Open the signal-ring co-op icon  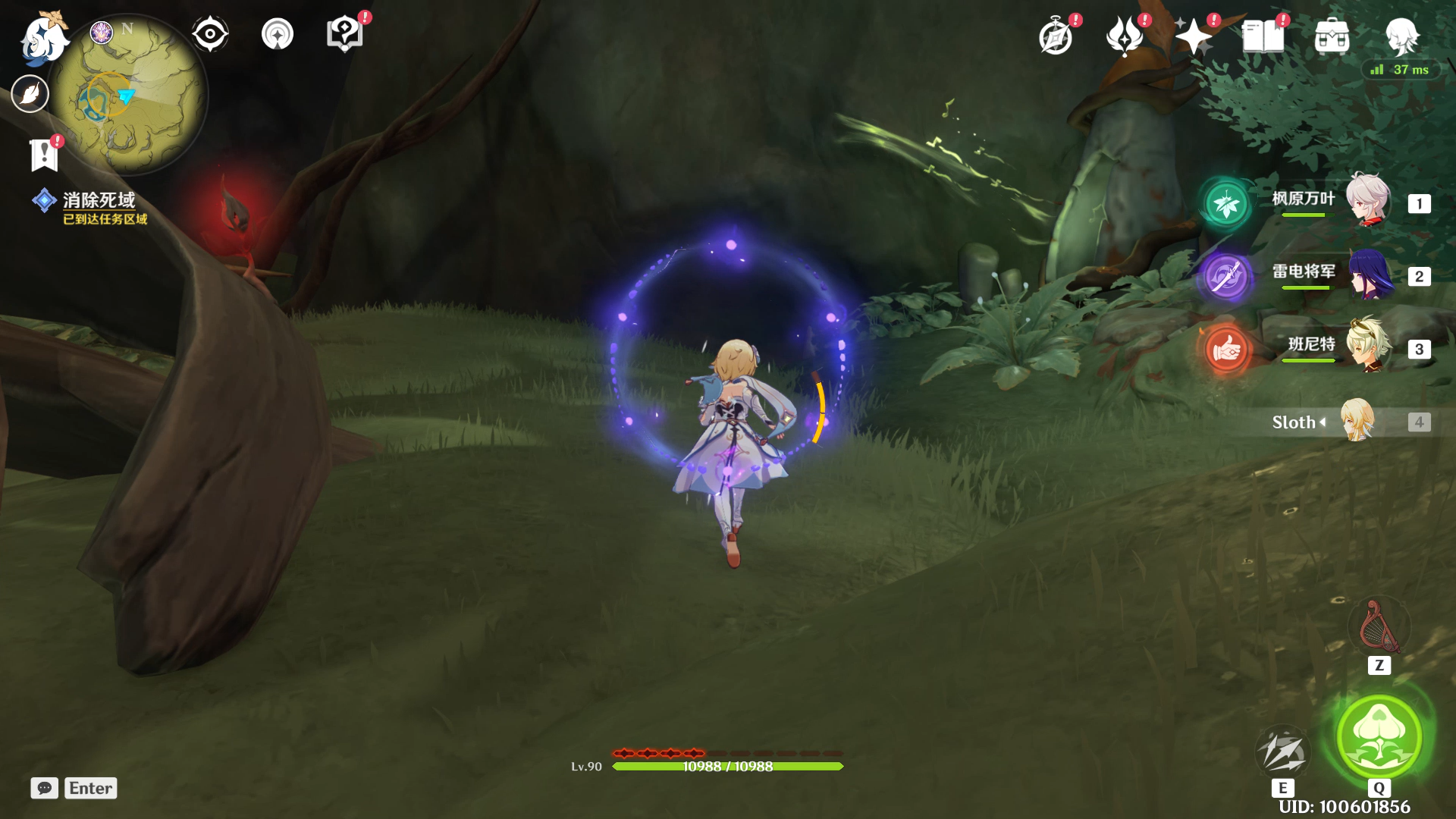click(278, 34)
